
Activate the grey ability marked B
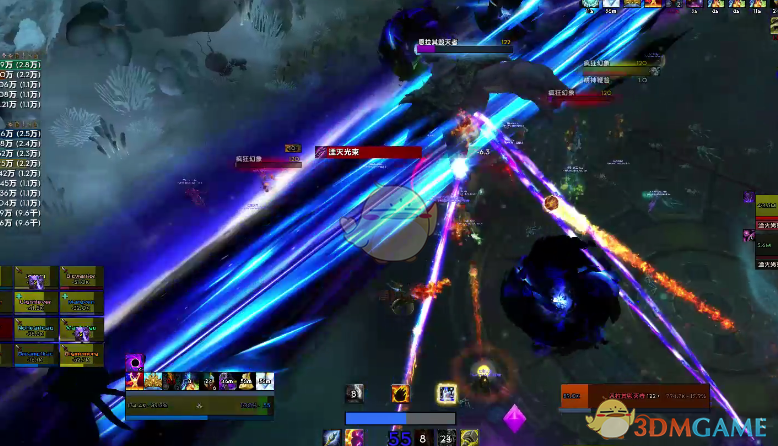(354, 394)
